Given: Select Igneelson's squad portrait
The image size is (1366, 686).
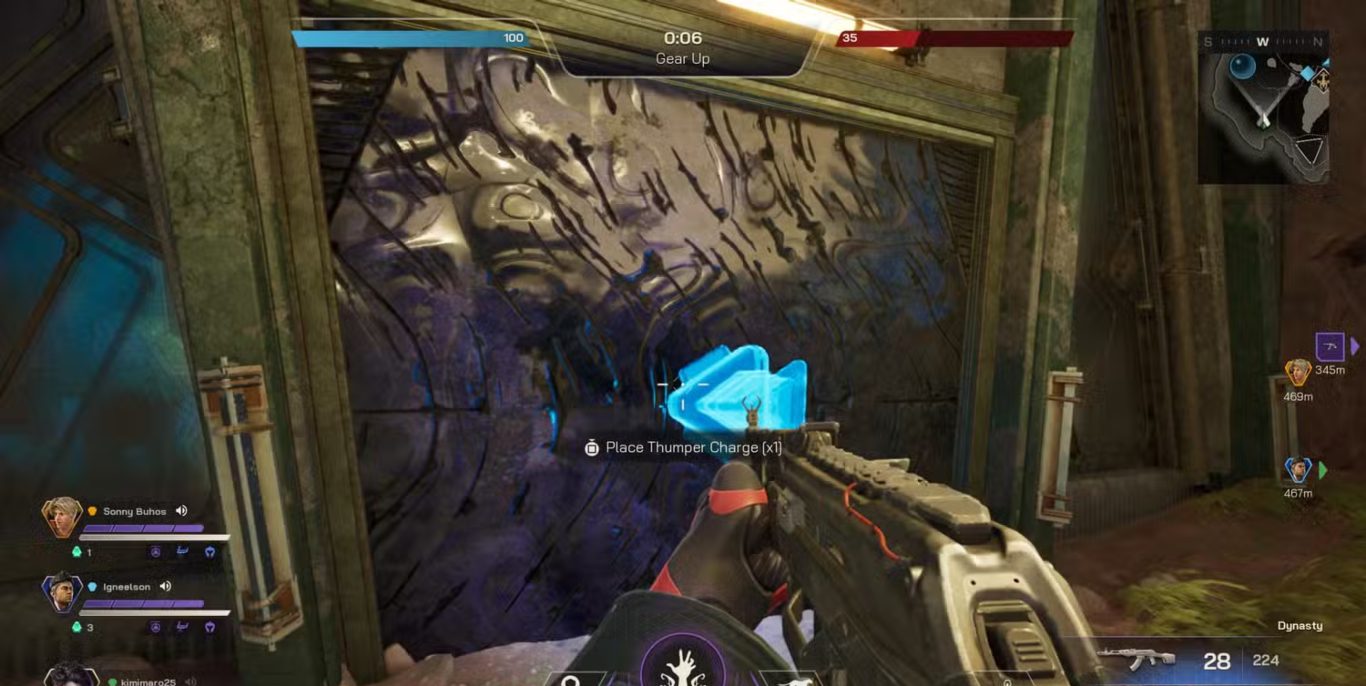Looking at the screenshot, I should pyautogui.click(x=62, y=592).
